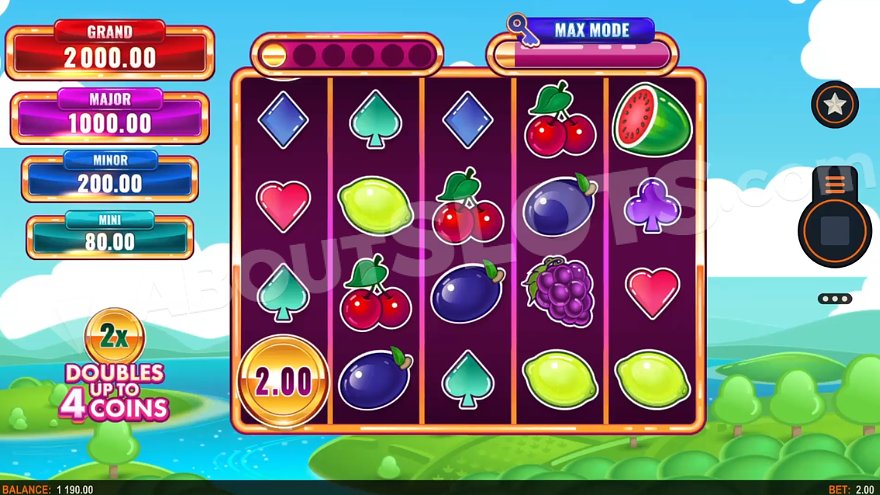Click the Minor 200.00 jackpot panel

(x=110, y=179)
